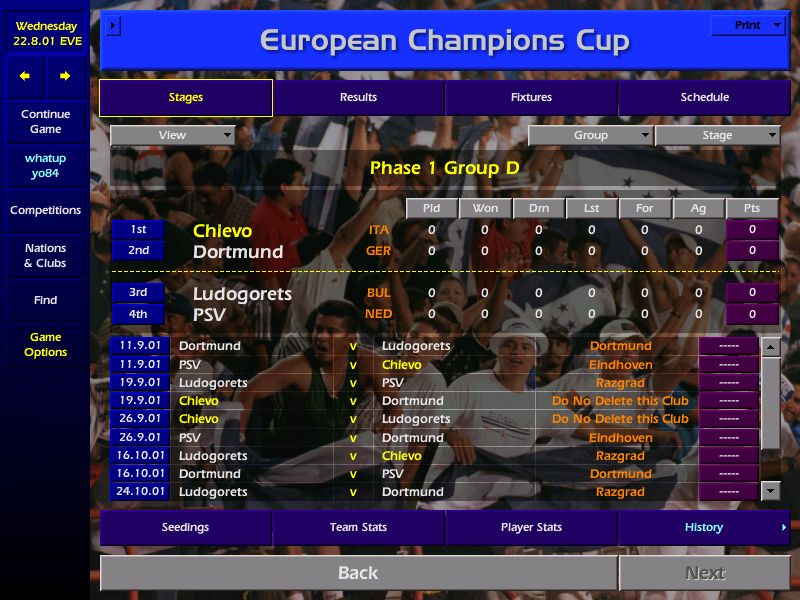The width and height of the screenshot is (800, 600).
Task: Go forward with the yellow right arrow
Action: click(x=65, y=76)
